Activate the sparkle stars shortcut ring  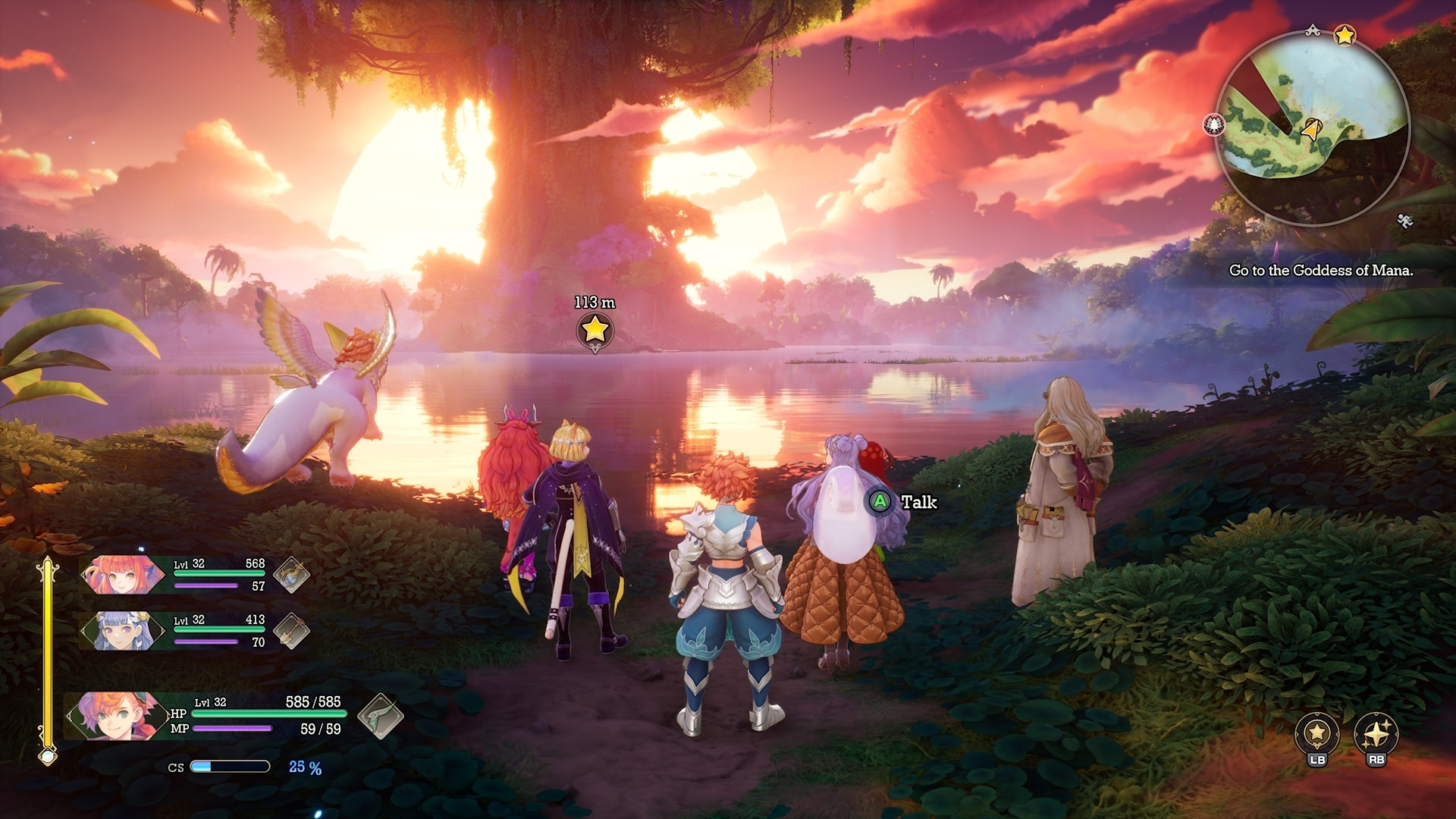tap(1376, 734)
